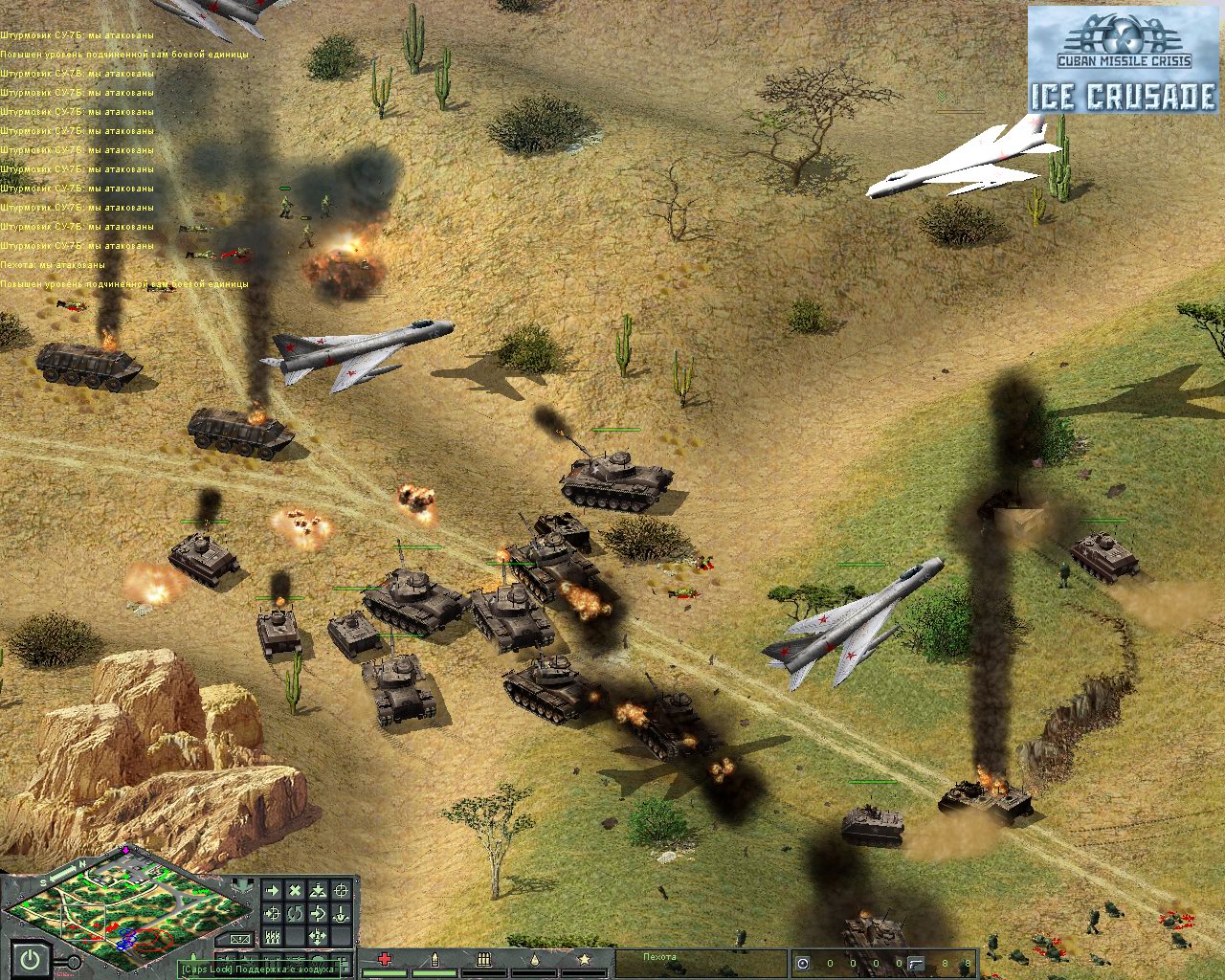Image resolution: width=1225 pixels, height=980 pixels.
Task: Select the Attack crosshair icon
Action: point(342,891)
